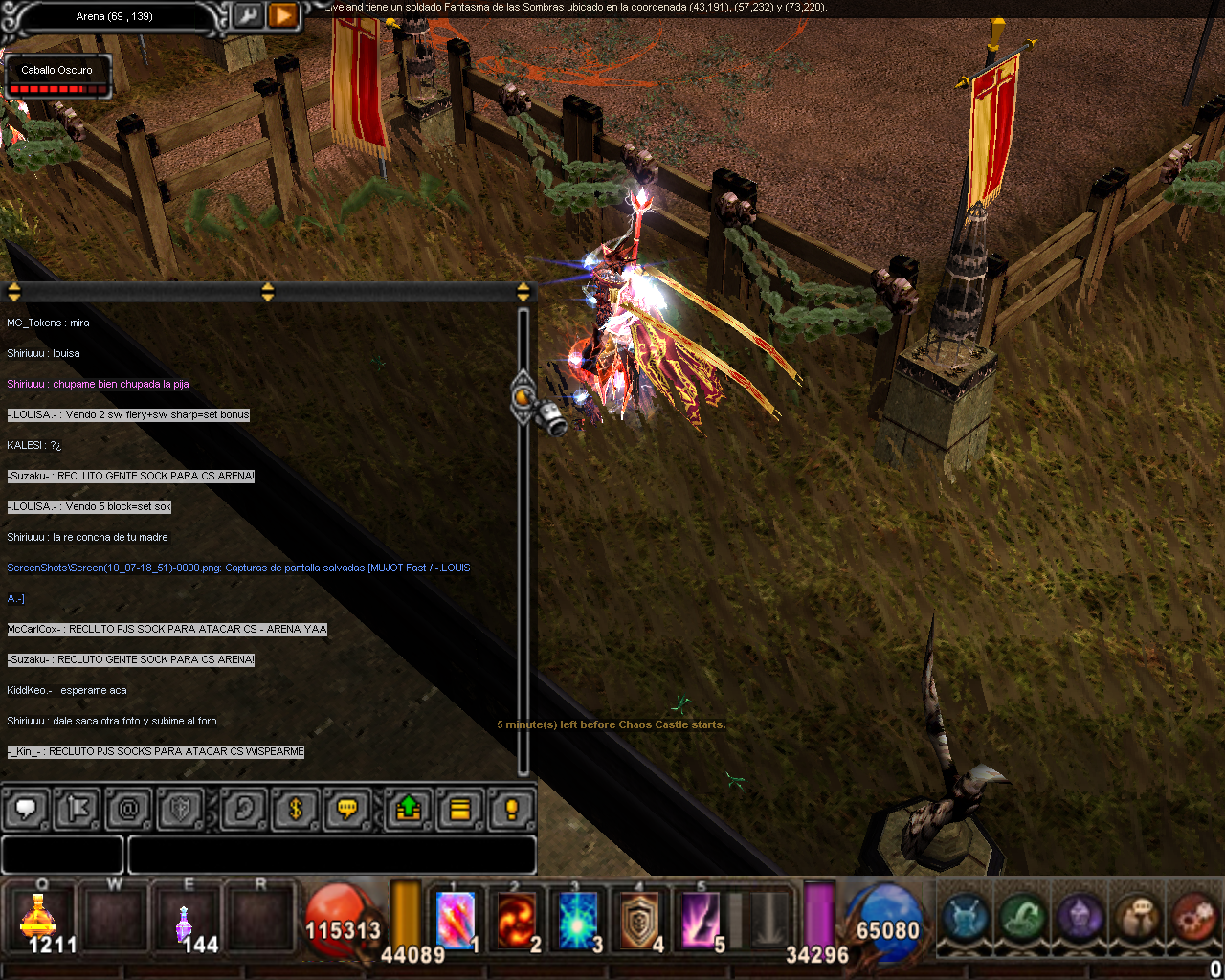Screen dimensions: 1225x980
Task: Activate the purple lightning skill in slot 5
Action: click(x=701, y=921)
